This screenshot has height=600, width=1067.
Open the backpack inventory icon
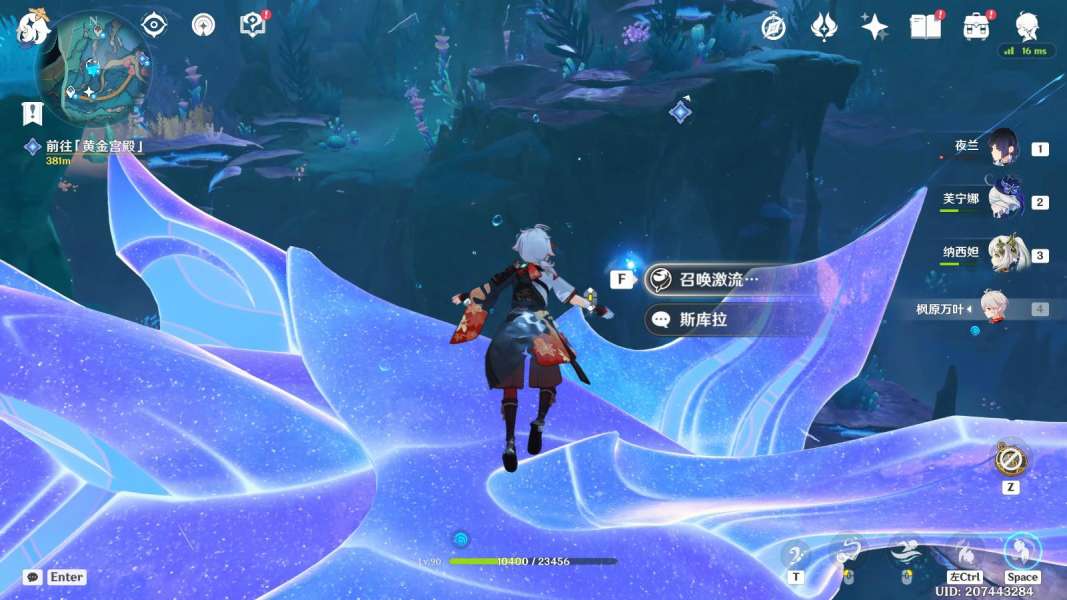point(976,27)
